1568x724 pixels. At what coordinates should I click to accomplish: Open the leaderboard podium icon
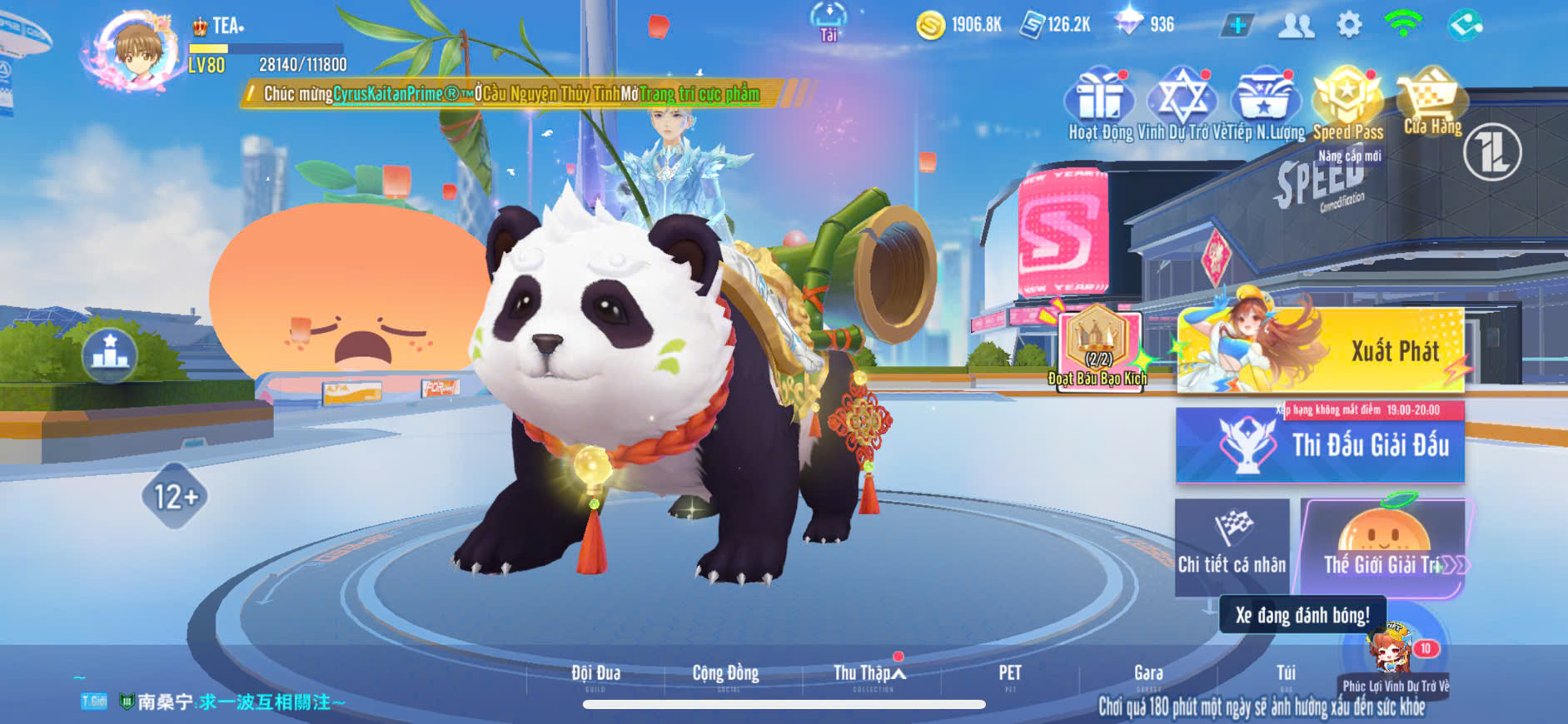coord(110,353)
